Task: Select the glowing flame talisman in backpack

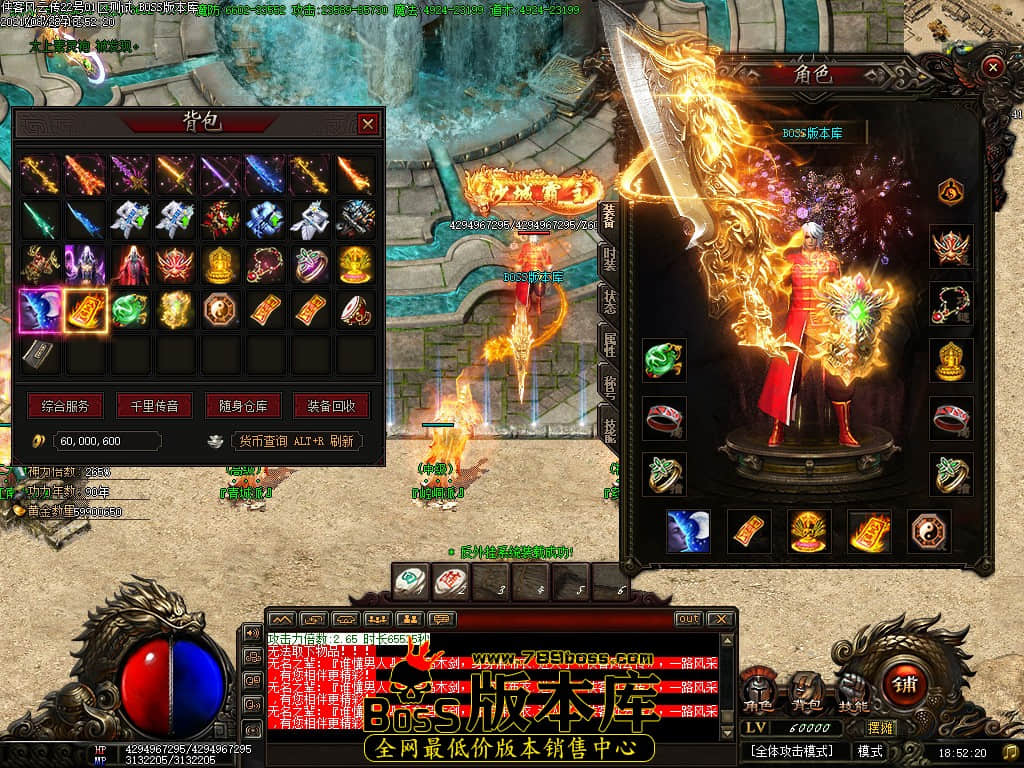Action: [x=86, y=310]
